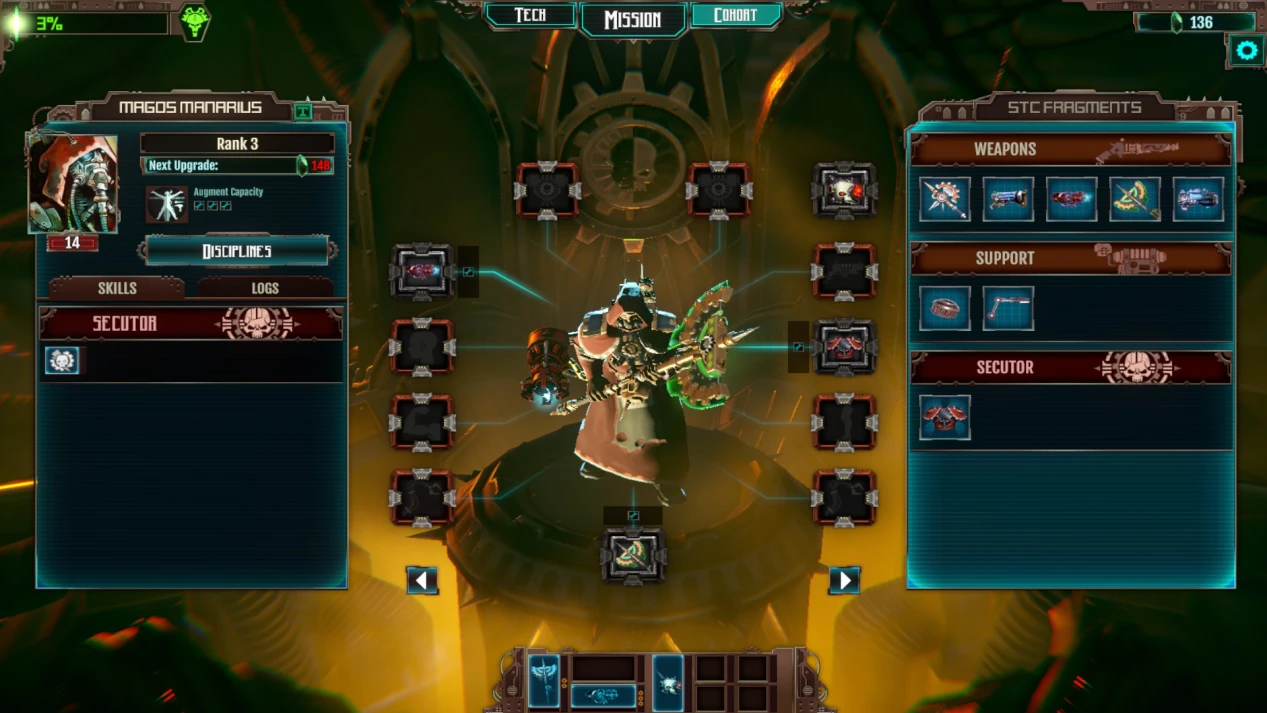Image resolution: width=1267 pixels, height=713 pixels.
Task: Select the round drum-shaped support item
Action: click(x=945, y=308)
